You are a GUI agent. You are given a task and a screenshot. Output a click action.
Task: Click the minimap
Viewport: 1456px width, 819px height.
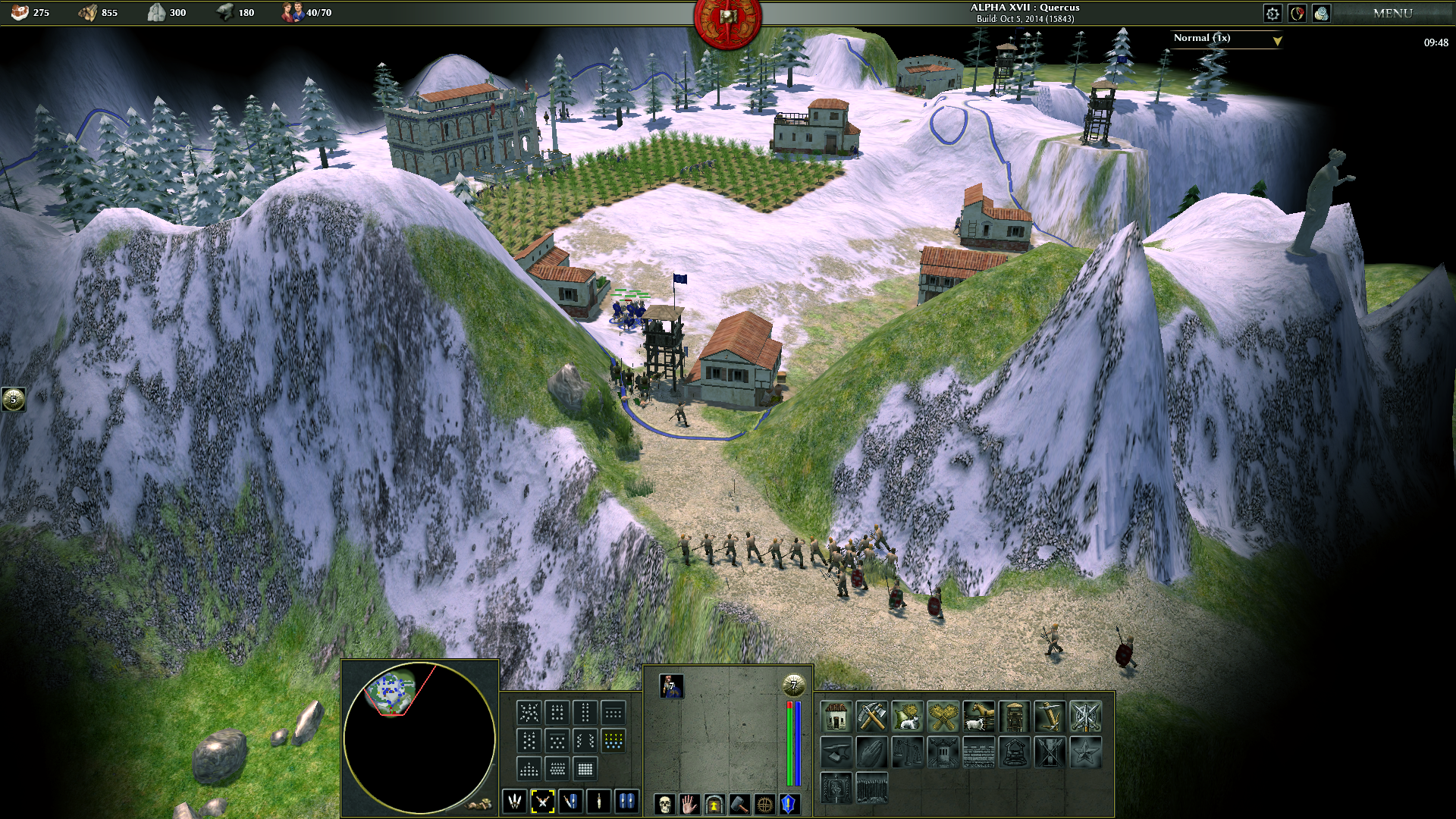pos(419,737)
